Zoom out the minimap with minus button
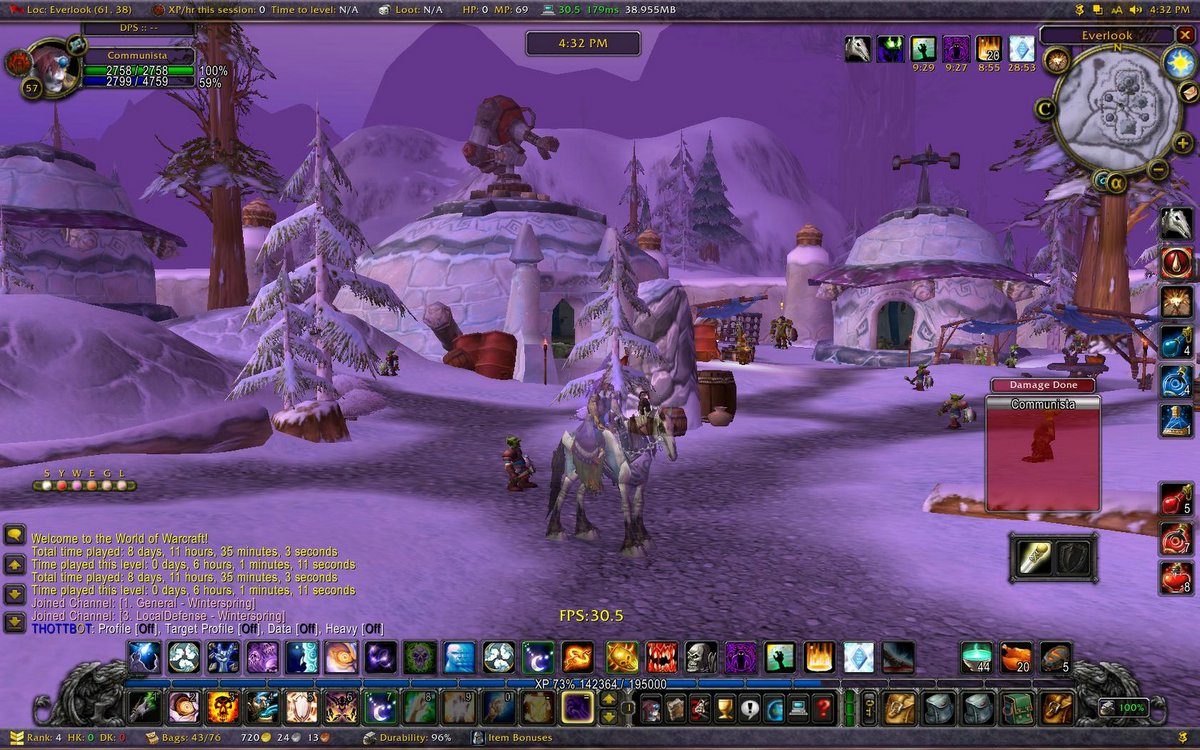This screenshot has height=750, width=1200. [1157, 169]
